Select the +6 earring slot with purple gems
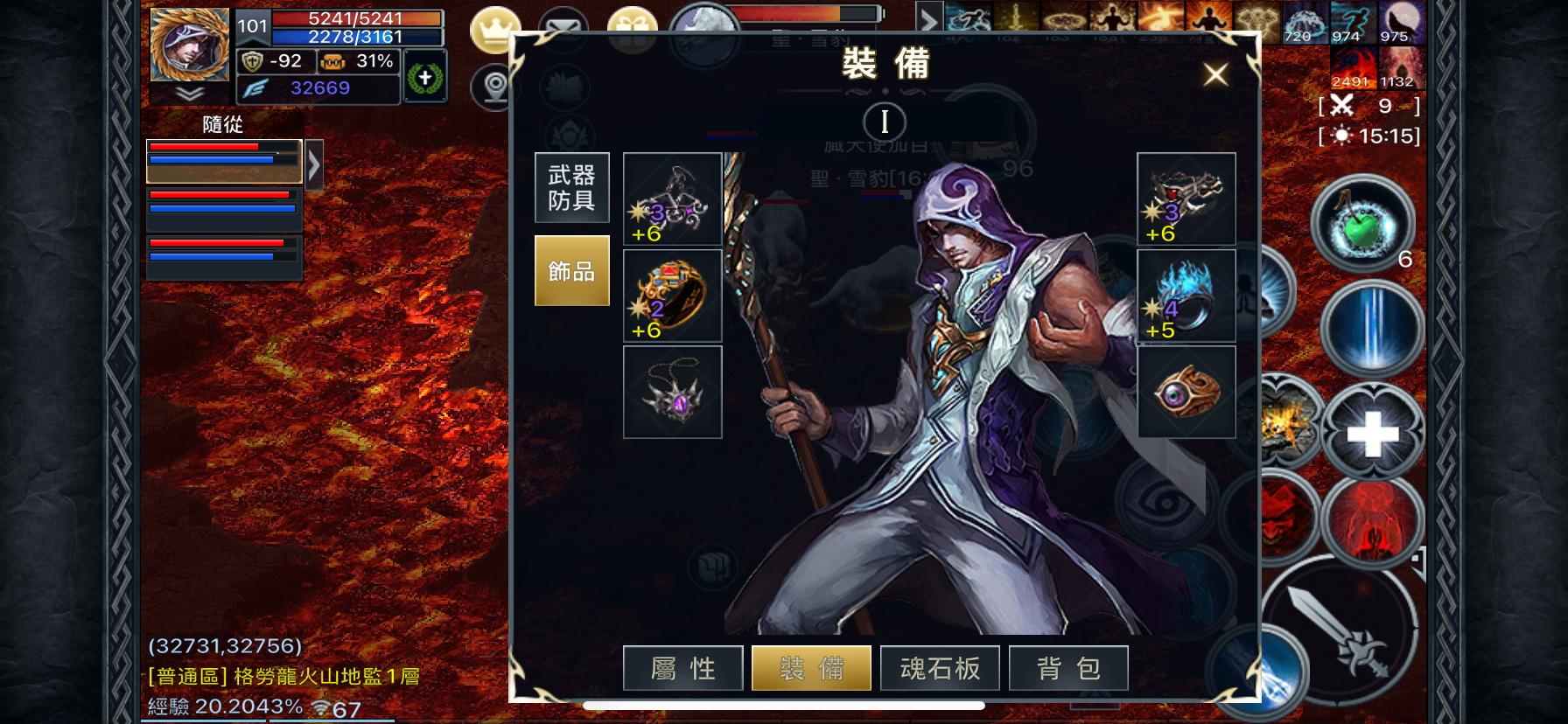 tap(672, 199)
